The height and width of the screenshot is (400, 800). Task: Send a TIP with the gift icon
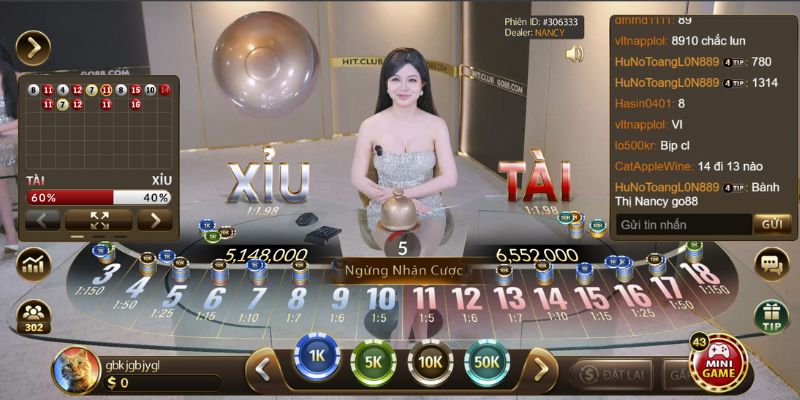point(771,316)
